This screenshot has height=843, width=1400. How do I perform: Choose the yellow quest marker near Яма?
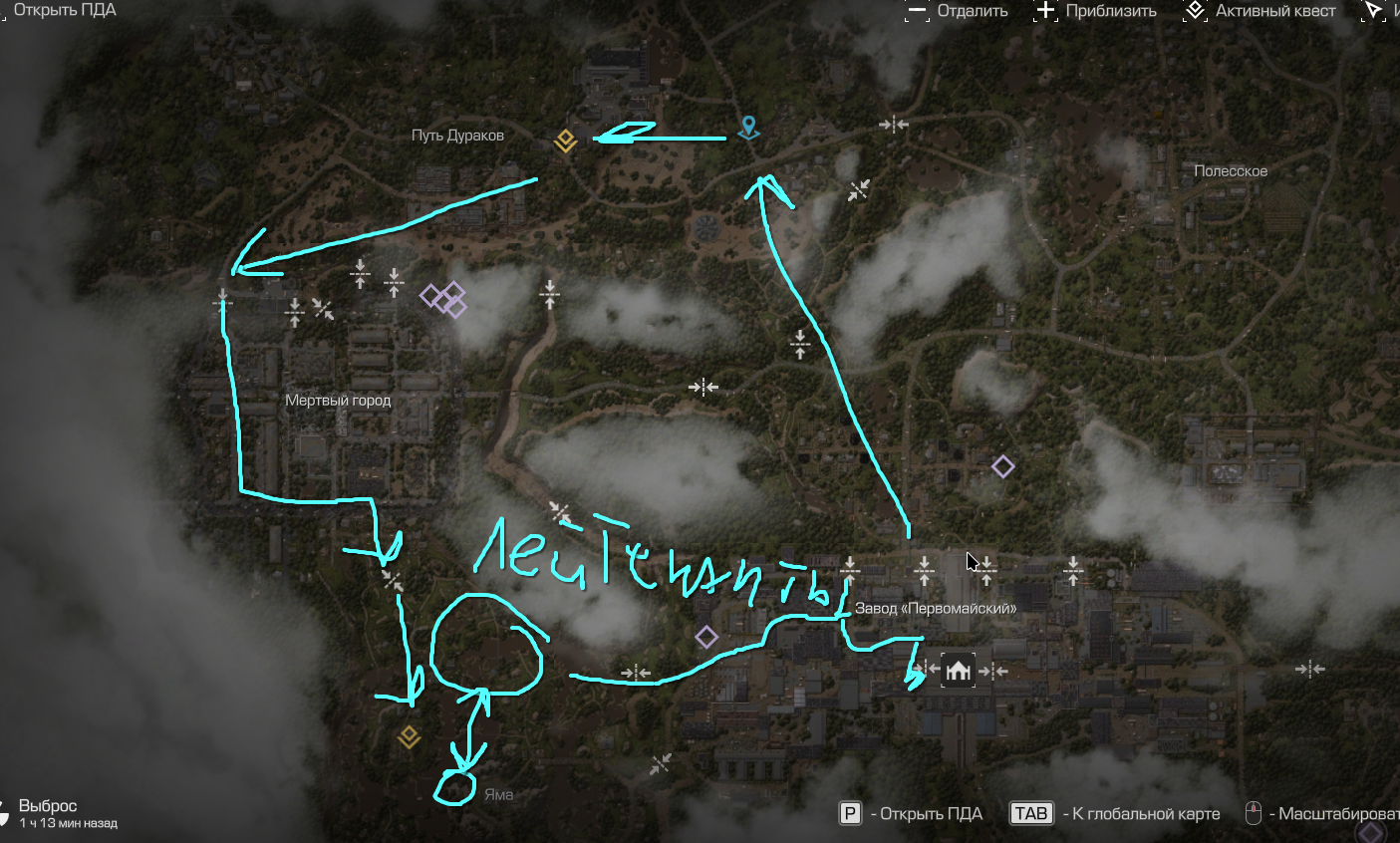click(x=409, y=737)
